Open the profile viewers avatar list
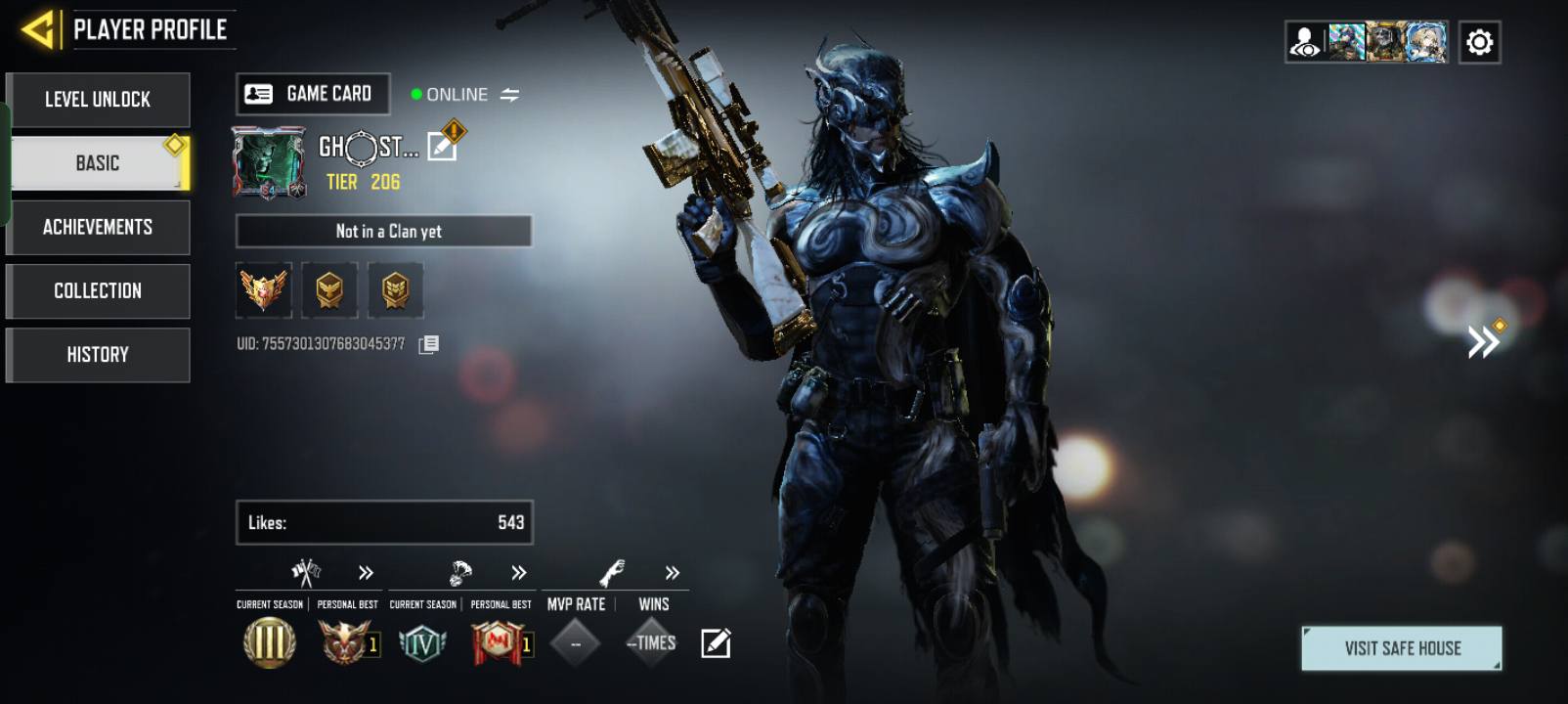 (x=1367, y=43)
